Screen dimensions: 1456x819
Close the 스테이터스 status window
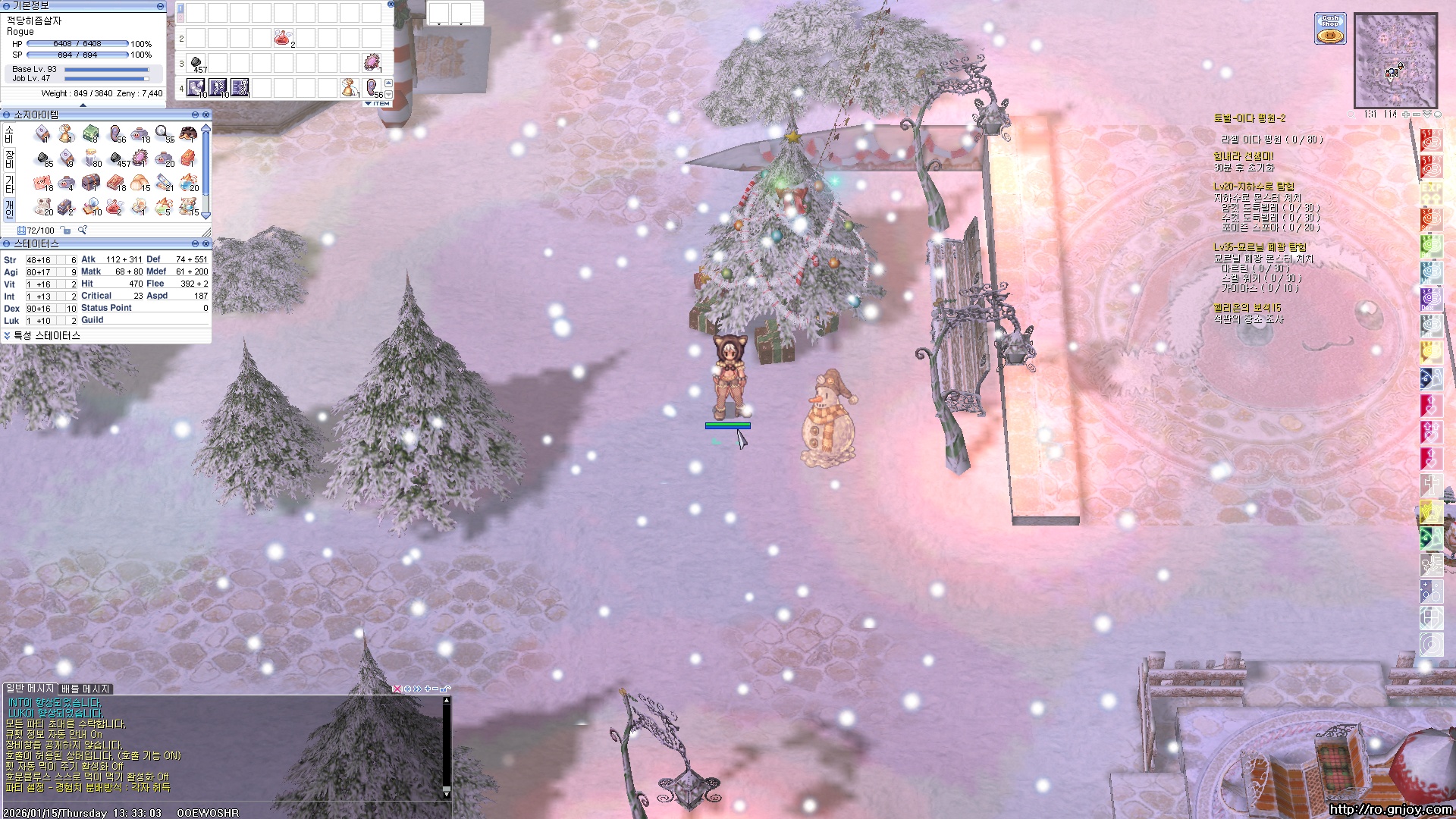[x=206, y=243]
